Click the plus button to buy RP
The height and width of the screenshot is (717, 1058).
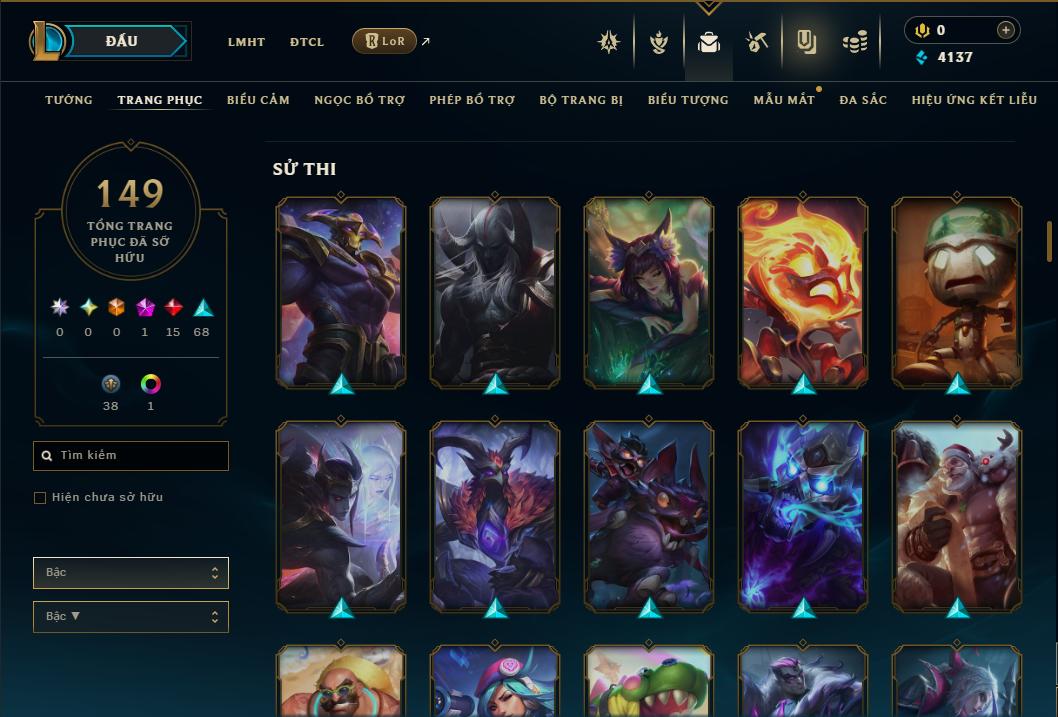click(x=1005, y=31)
